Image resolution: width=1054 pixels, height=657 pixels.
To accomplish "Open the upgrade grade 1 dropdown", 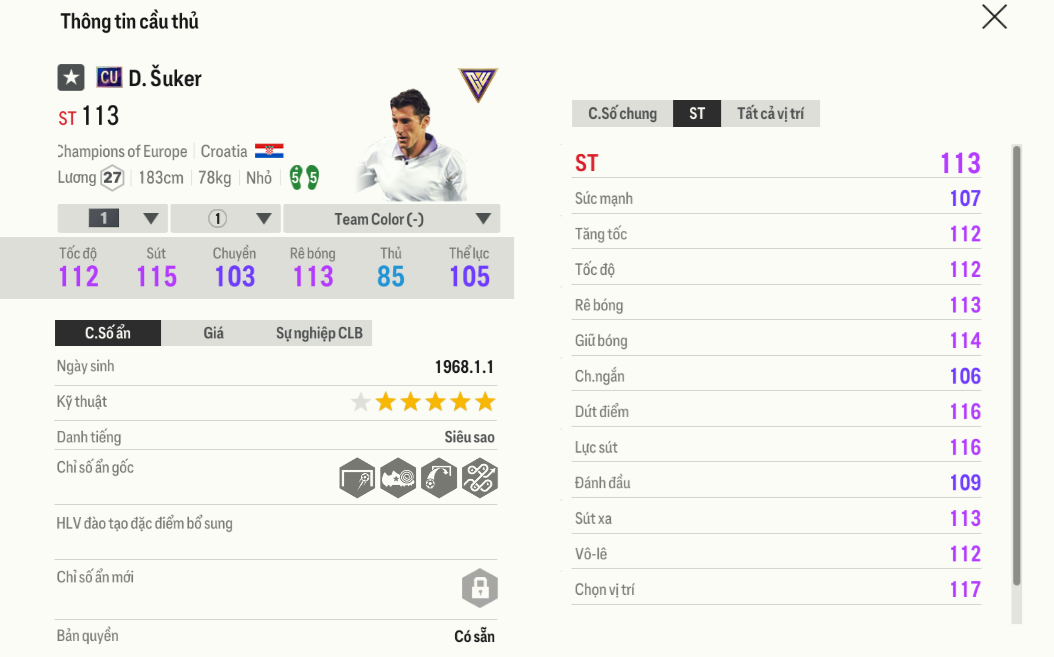I will point(113,219).
